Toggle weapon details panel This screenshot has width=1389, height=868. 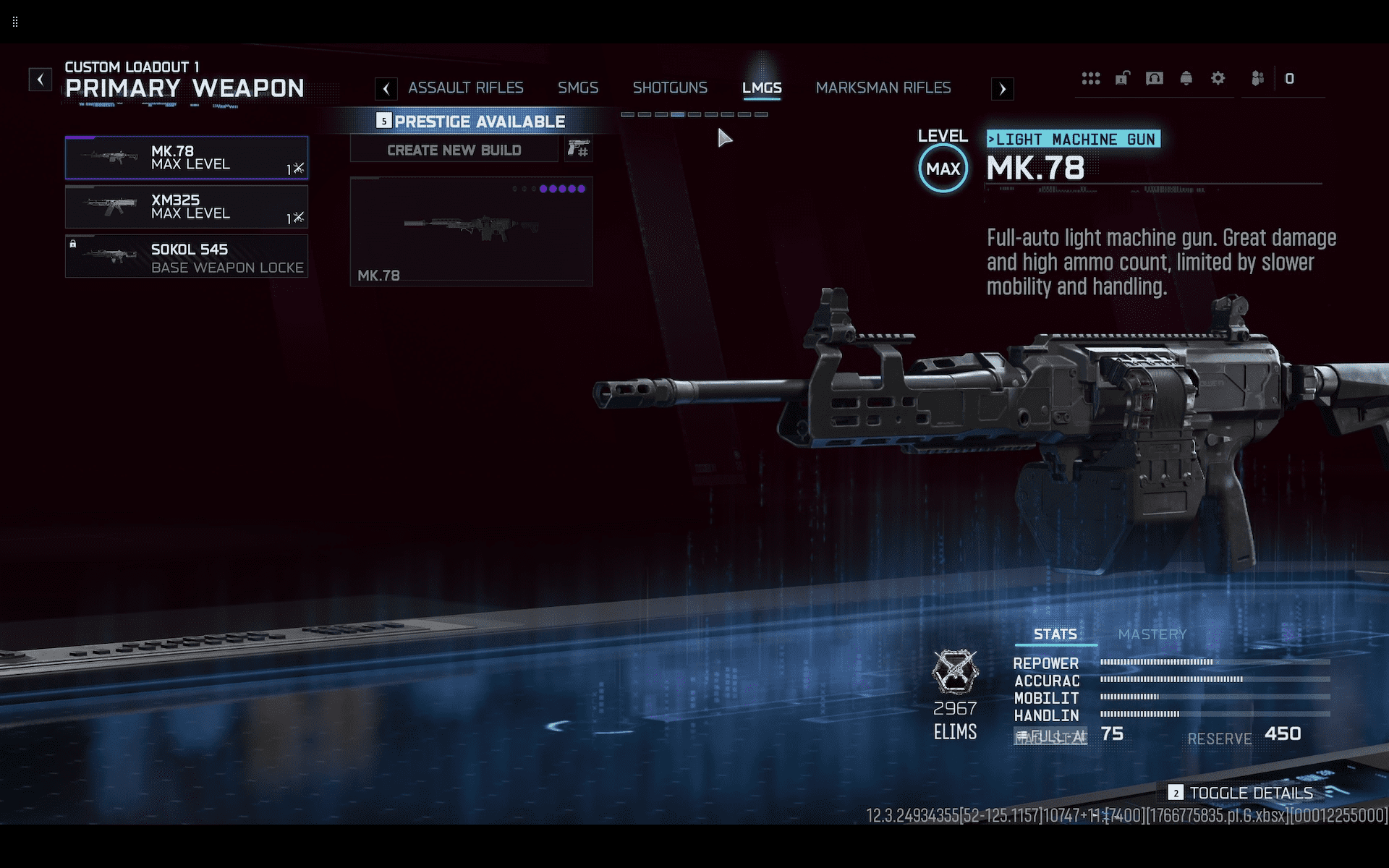(x=1241, y=793)
